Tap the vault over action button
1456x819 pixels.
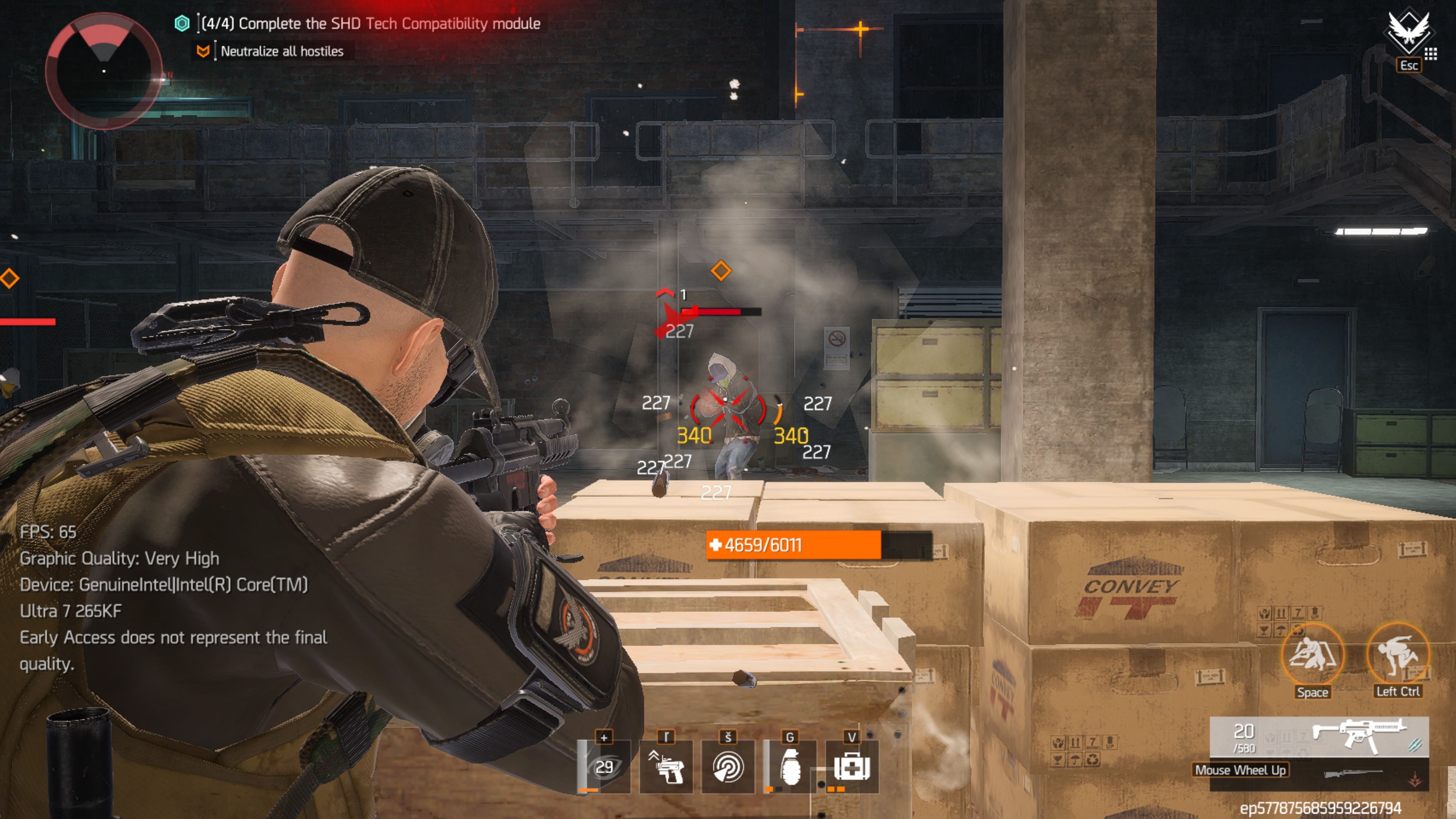point(1397,654)
